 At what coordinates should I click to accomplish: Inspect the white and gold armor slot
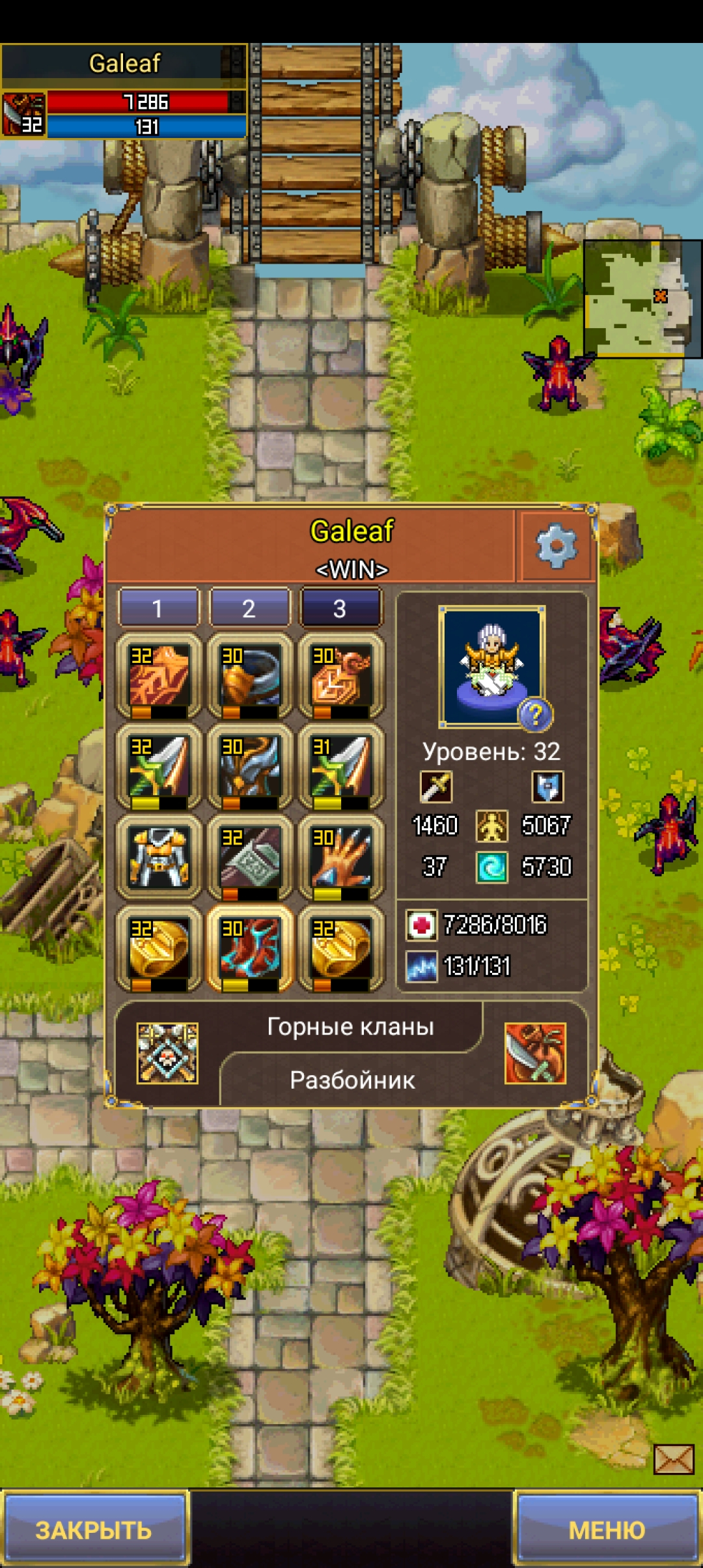tap(159, 858)
